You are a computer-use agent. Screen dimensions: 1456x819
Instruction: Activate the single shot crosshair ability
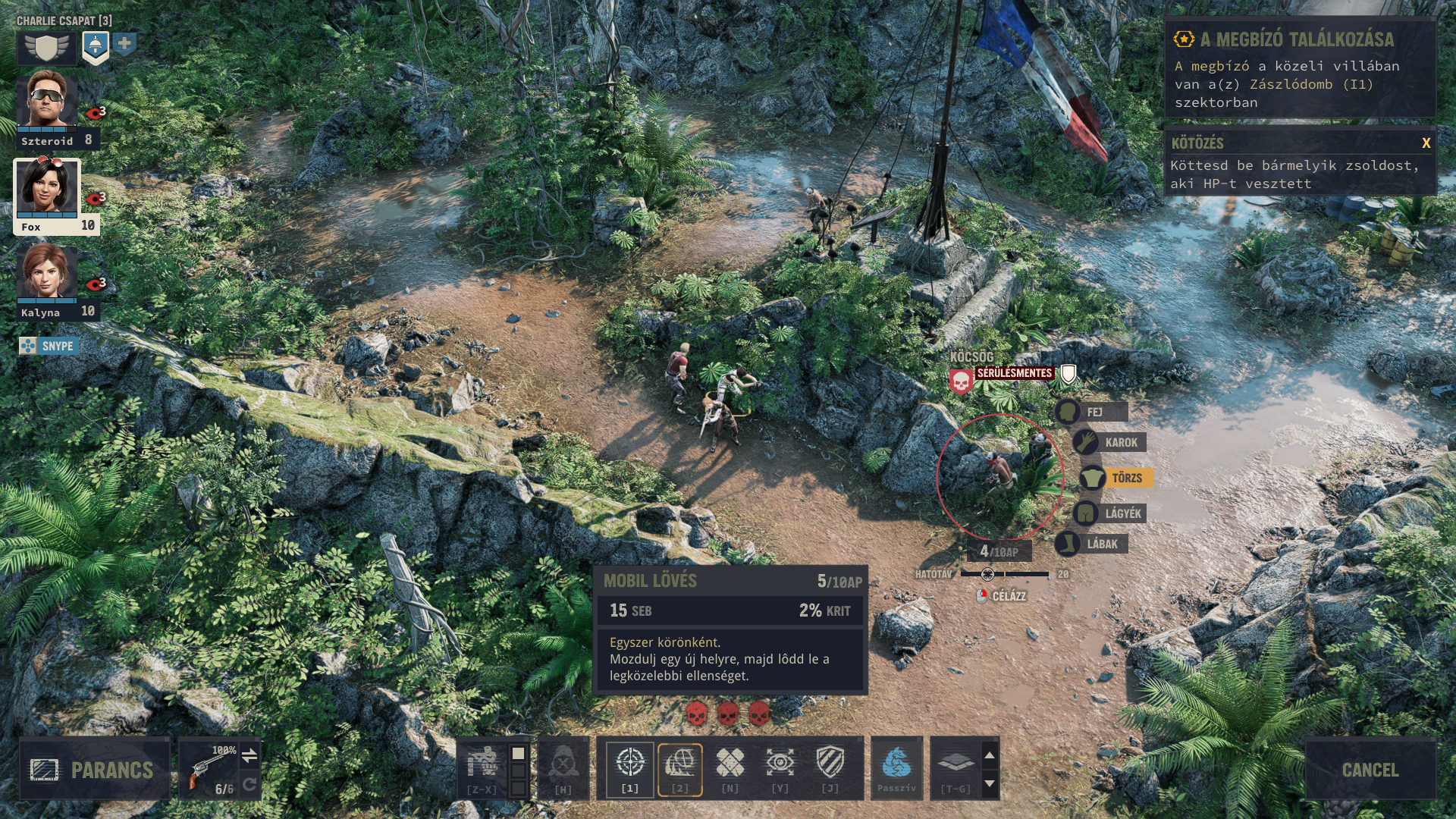tap(629, 764)
